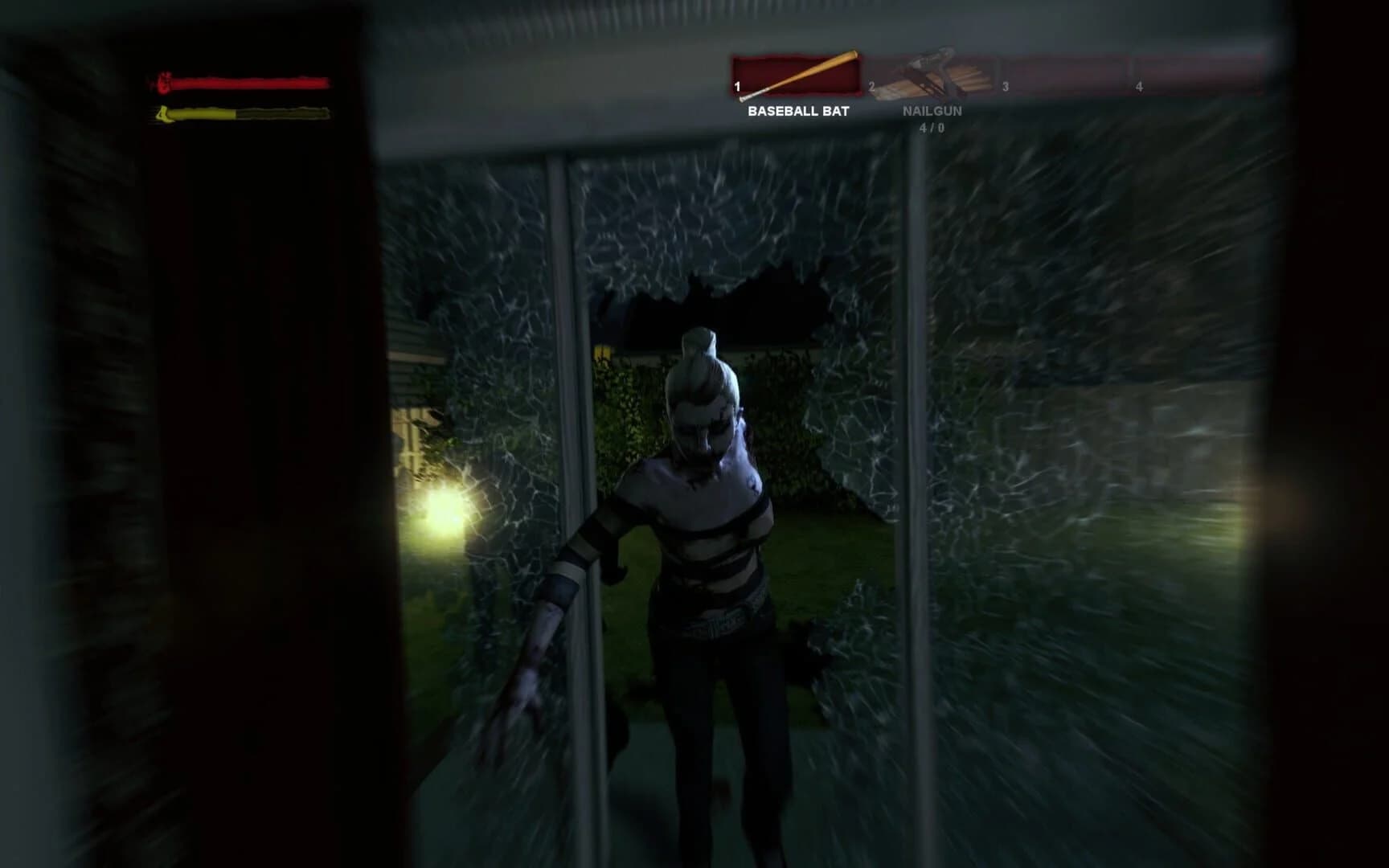The height and width of the screenshot is (868, 1389).
Task: Click the yellow stamina bar
Action: pos(241,115)
